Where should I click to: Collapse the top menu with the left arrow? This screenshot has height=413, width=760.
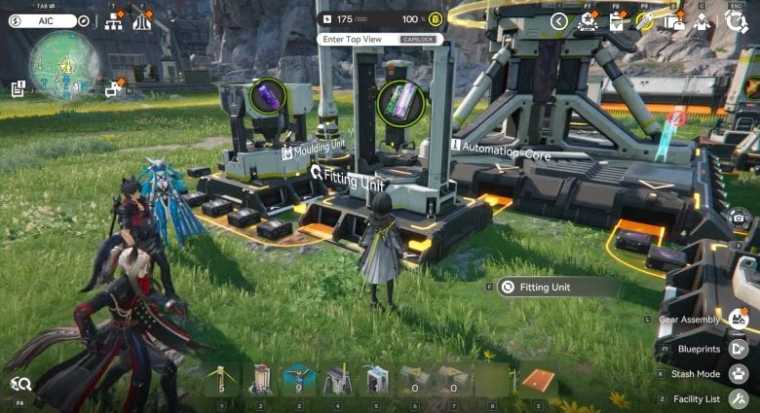pos(559,21)
